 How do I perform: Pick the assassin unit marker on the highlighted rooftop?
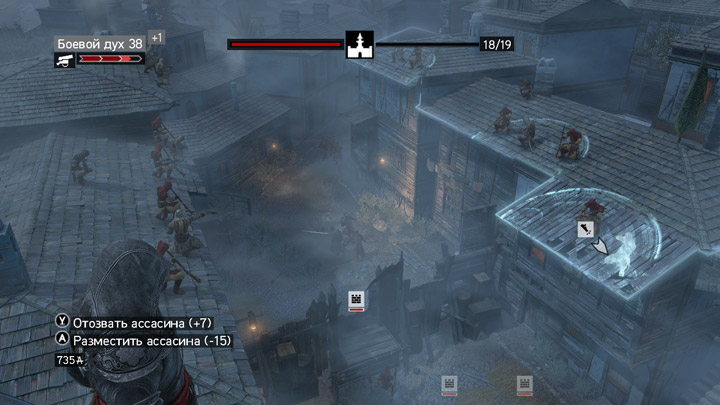[582, 230]
